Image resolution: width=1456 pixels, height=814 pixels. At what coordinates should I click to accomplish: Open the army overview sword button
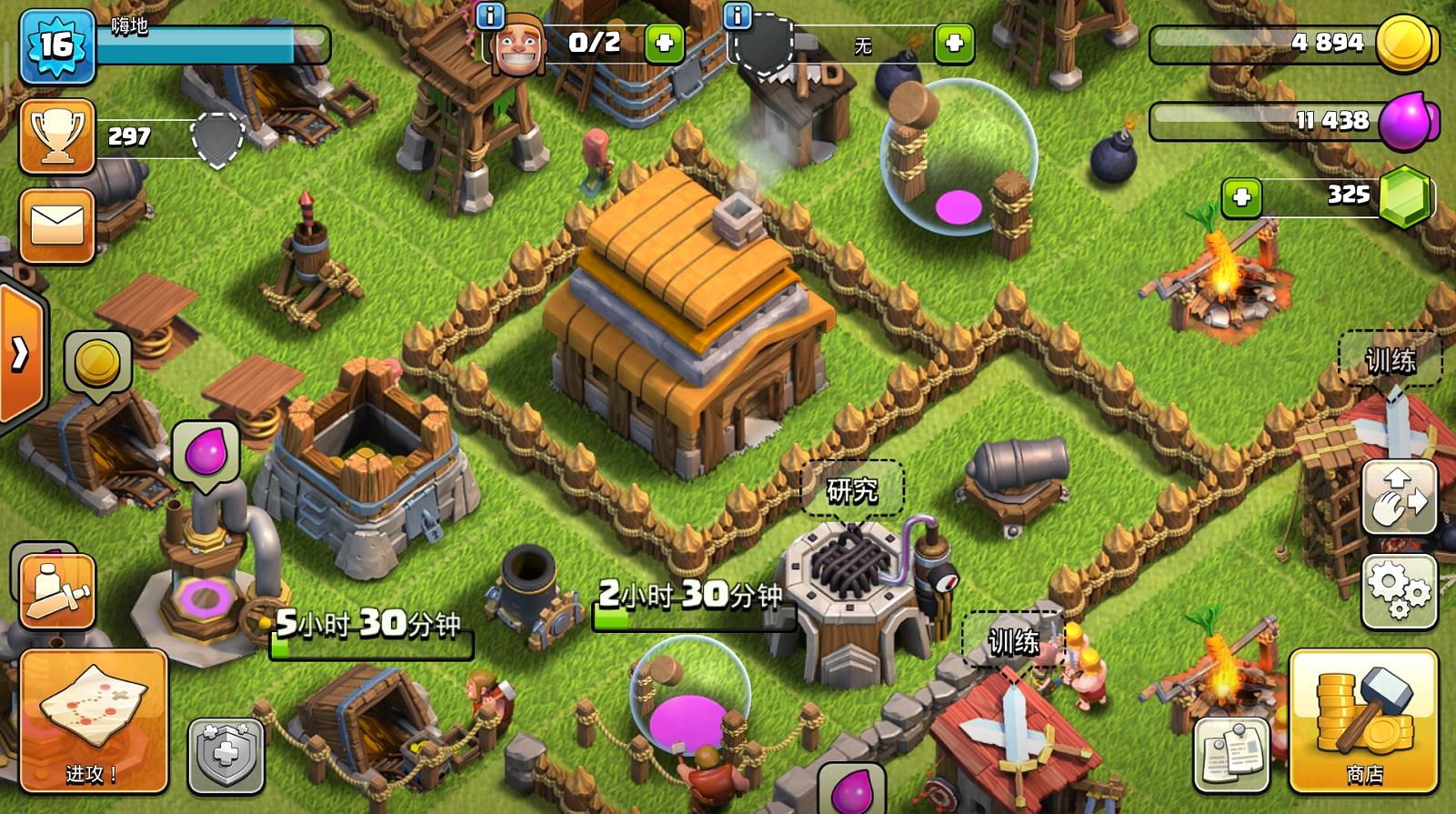point(56,591)
